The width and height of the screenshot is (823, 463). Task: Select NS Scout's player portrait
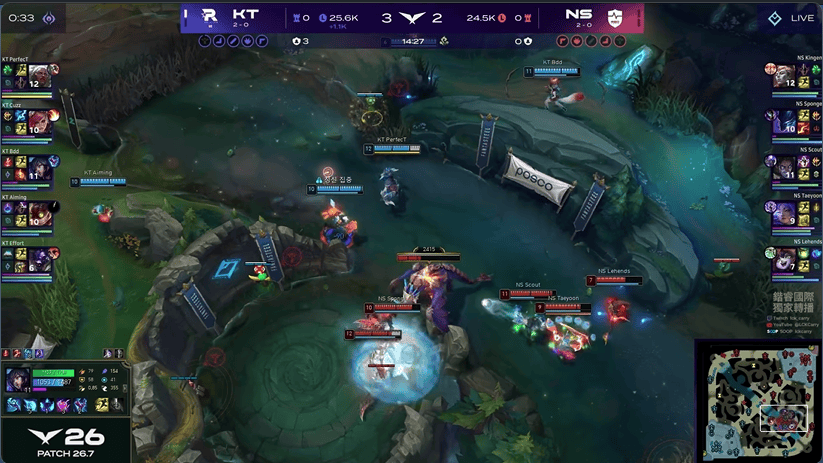[x=785, y=168]
